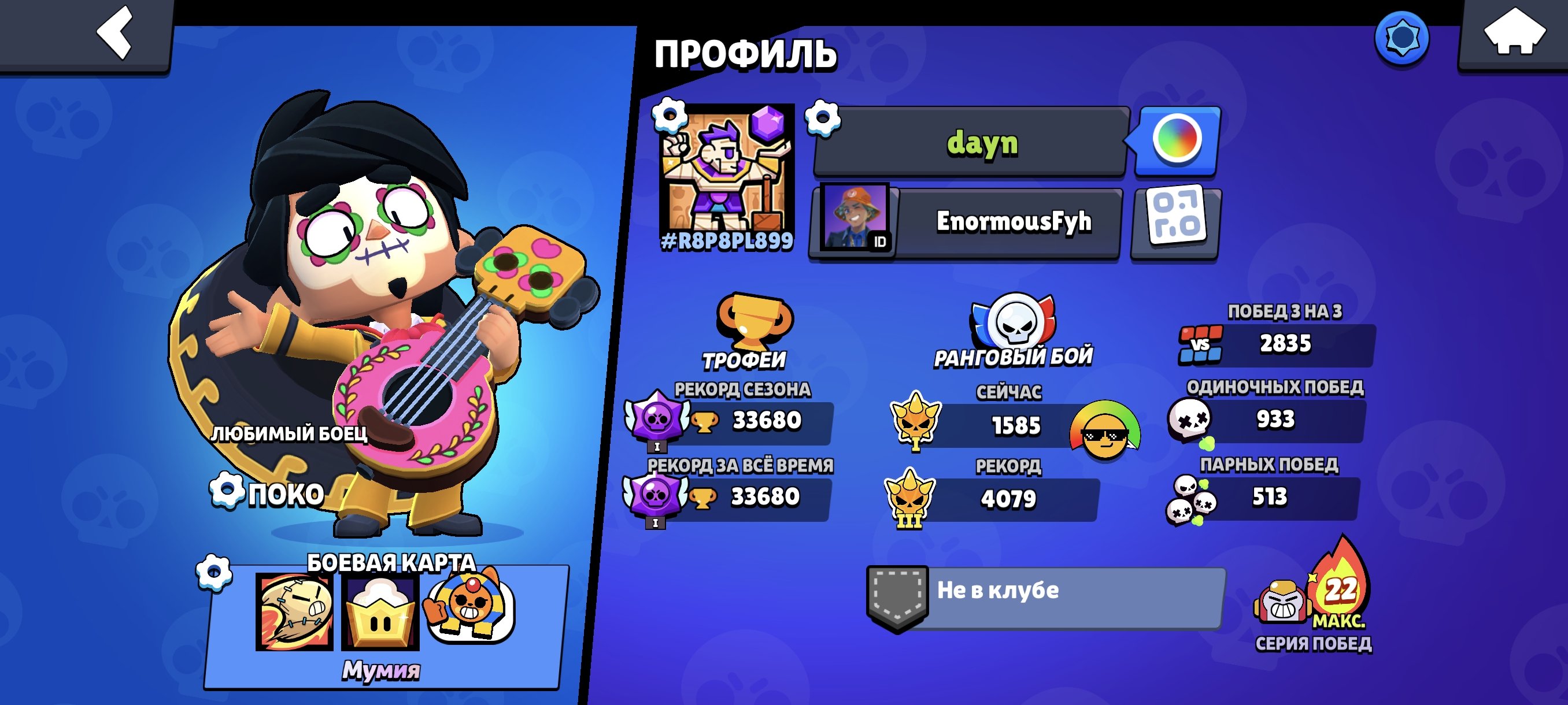Open the name color wheel
Image resolution: width=1568 pixels, height=705 pixels.
click(x=1177, y=140)
